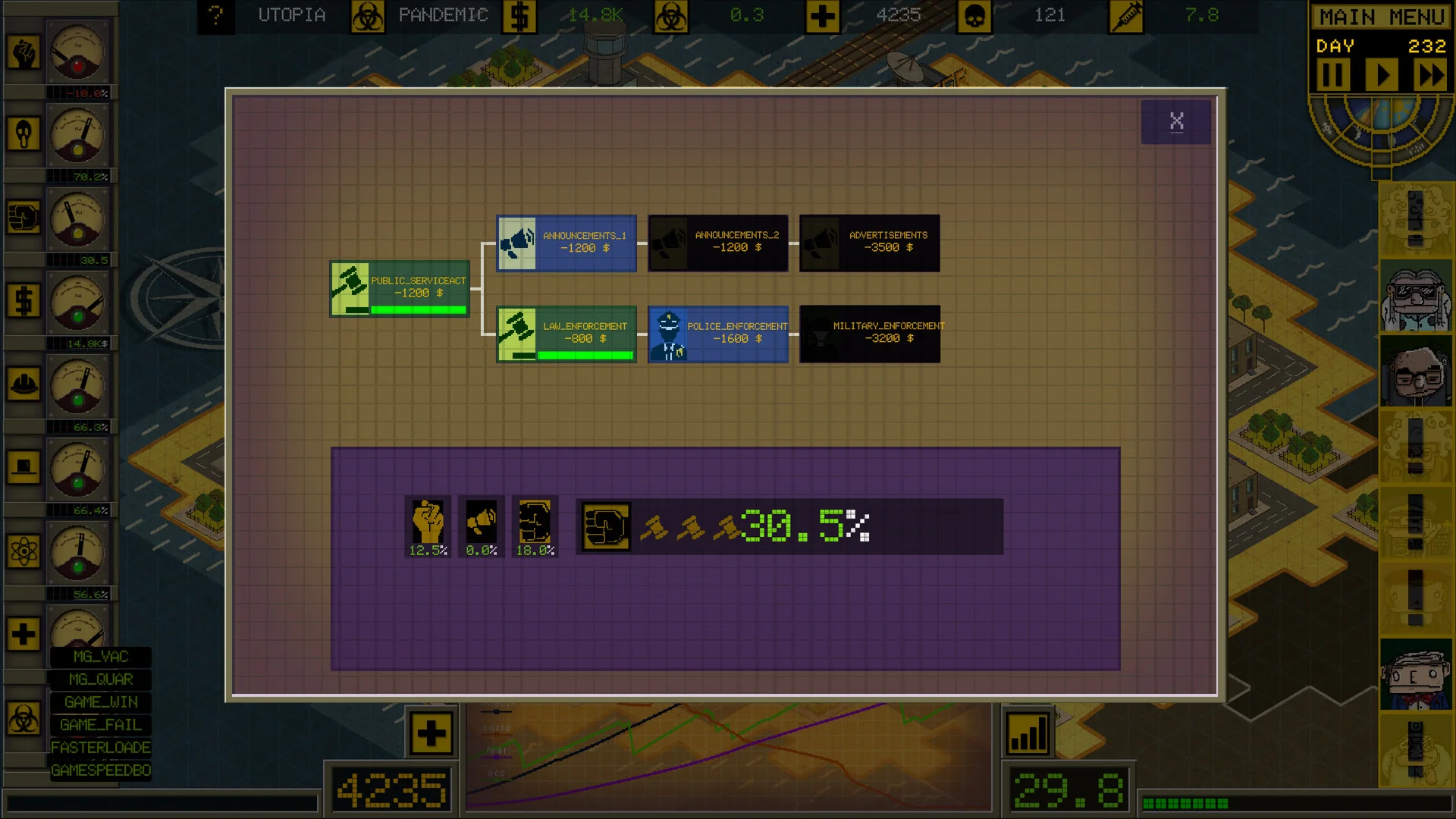Open the LAW_ENFORCEMENT policy node
Image resolution: width=1456 pixels, height=819 pixels.
coord(566,334)
